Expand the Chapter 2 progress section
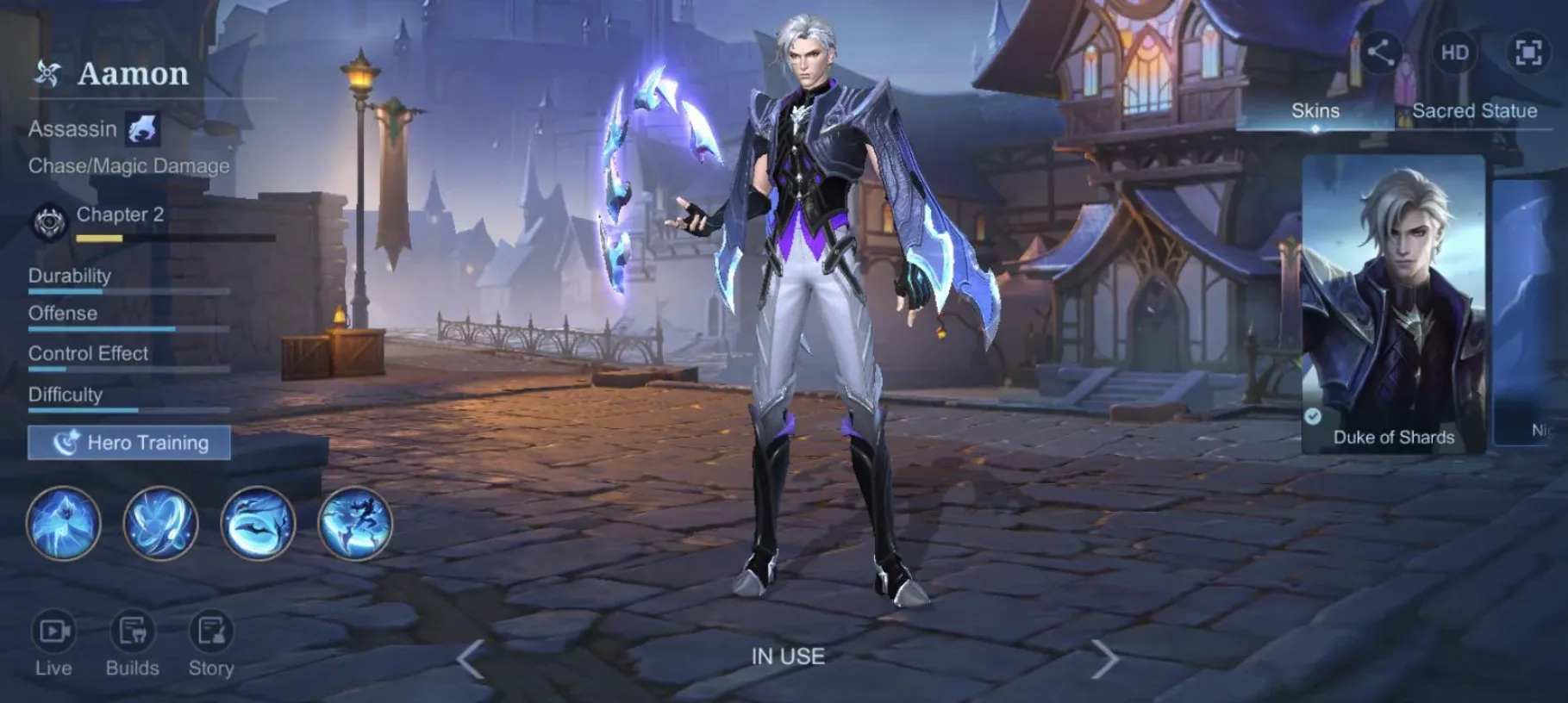 click(x=120, y=215)
